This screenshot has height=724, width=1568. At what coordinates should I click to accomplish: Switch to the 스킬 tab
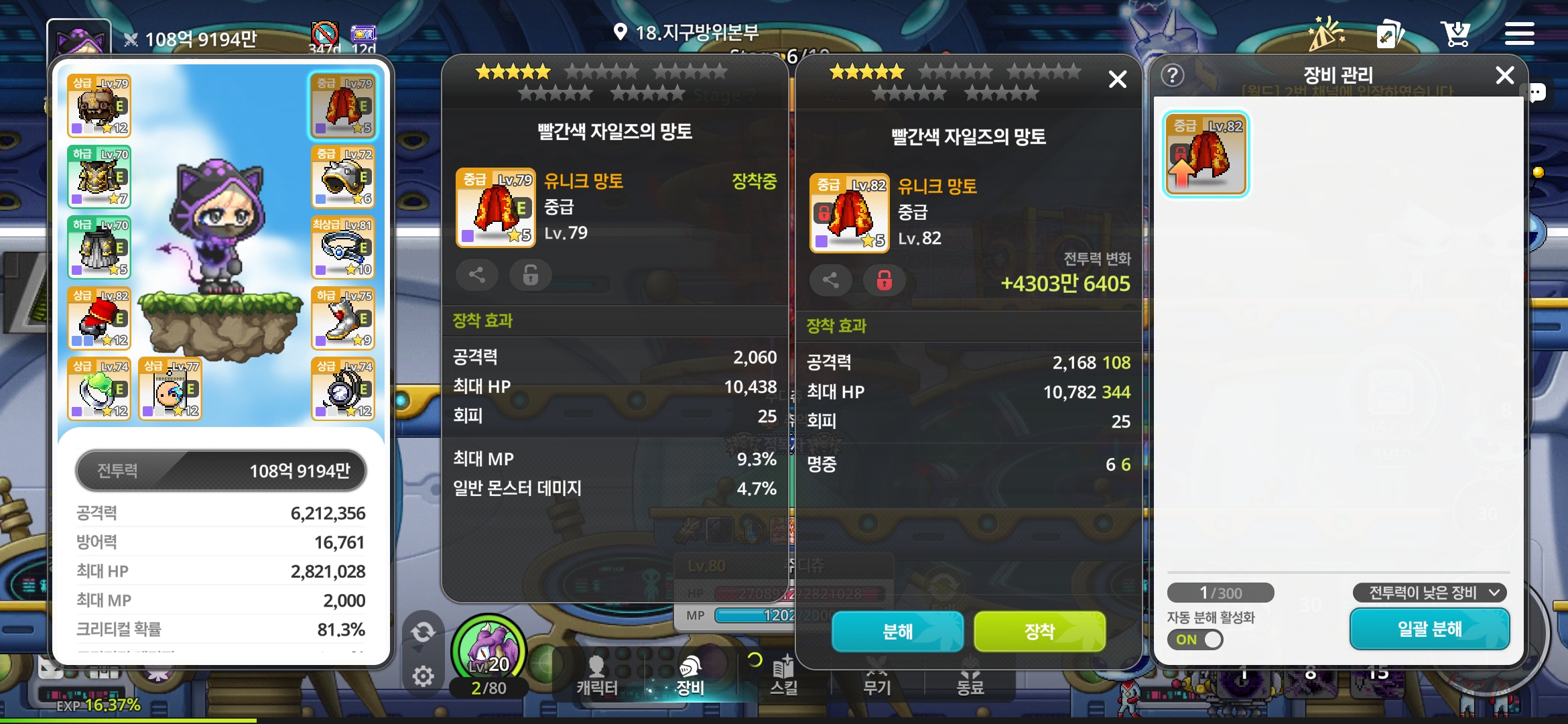pyautogui.click(x=783, y=676)
